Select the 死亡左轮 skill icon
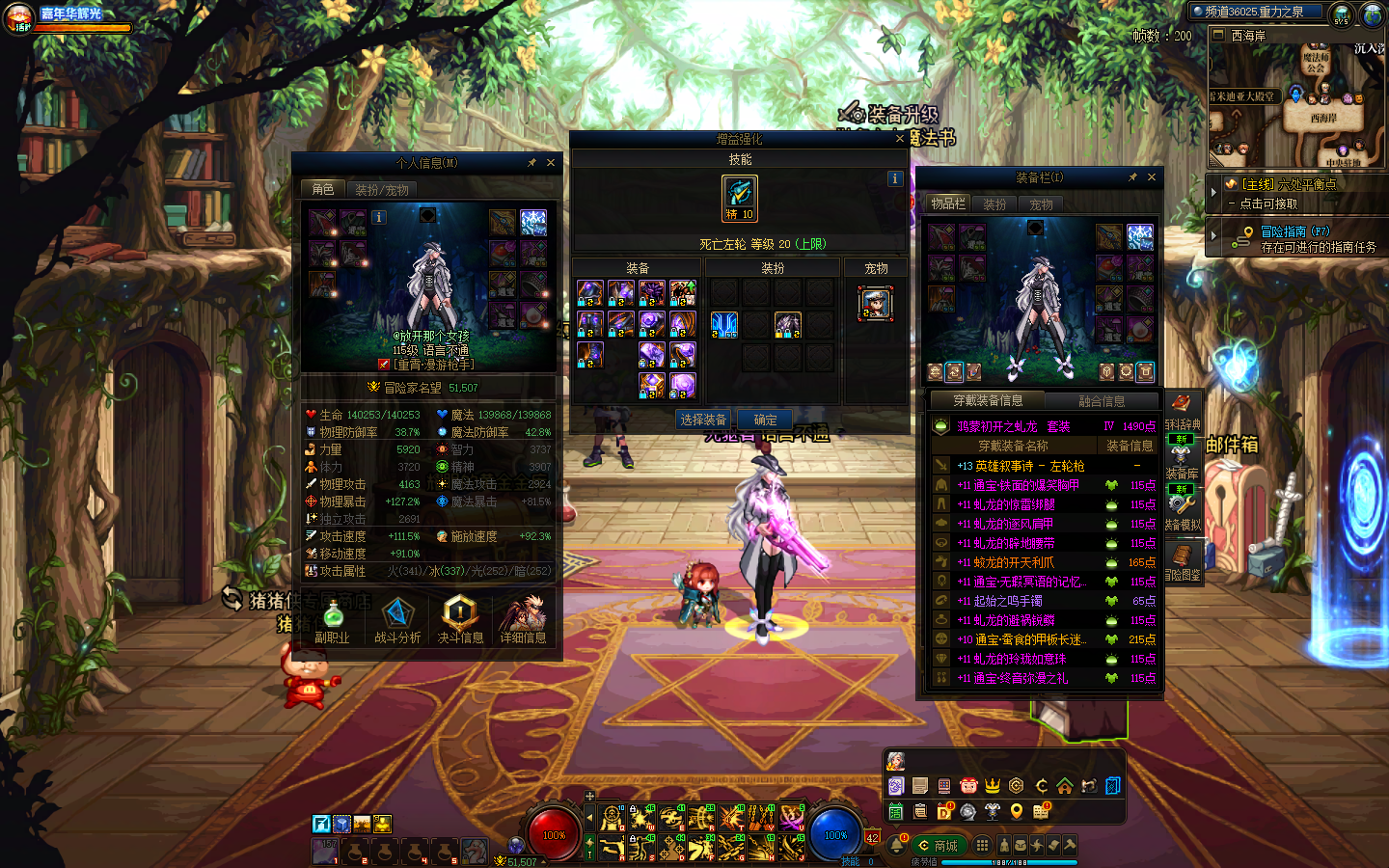Image resolution: width=1389 pixels, height=868 pixels. [x=740, y=198]
